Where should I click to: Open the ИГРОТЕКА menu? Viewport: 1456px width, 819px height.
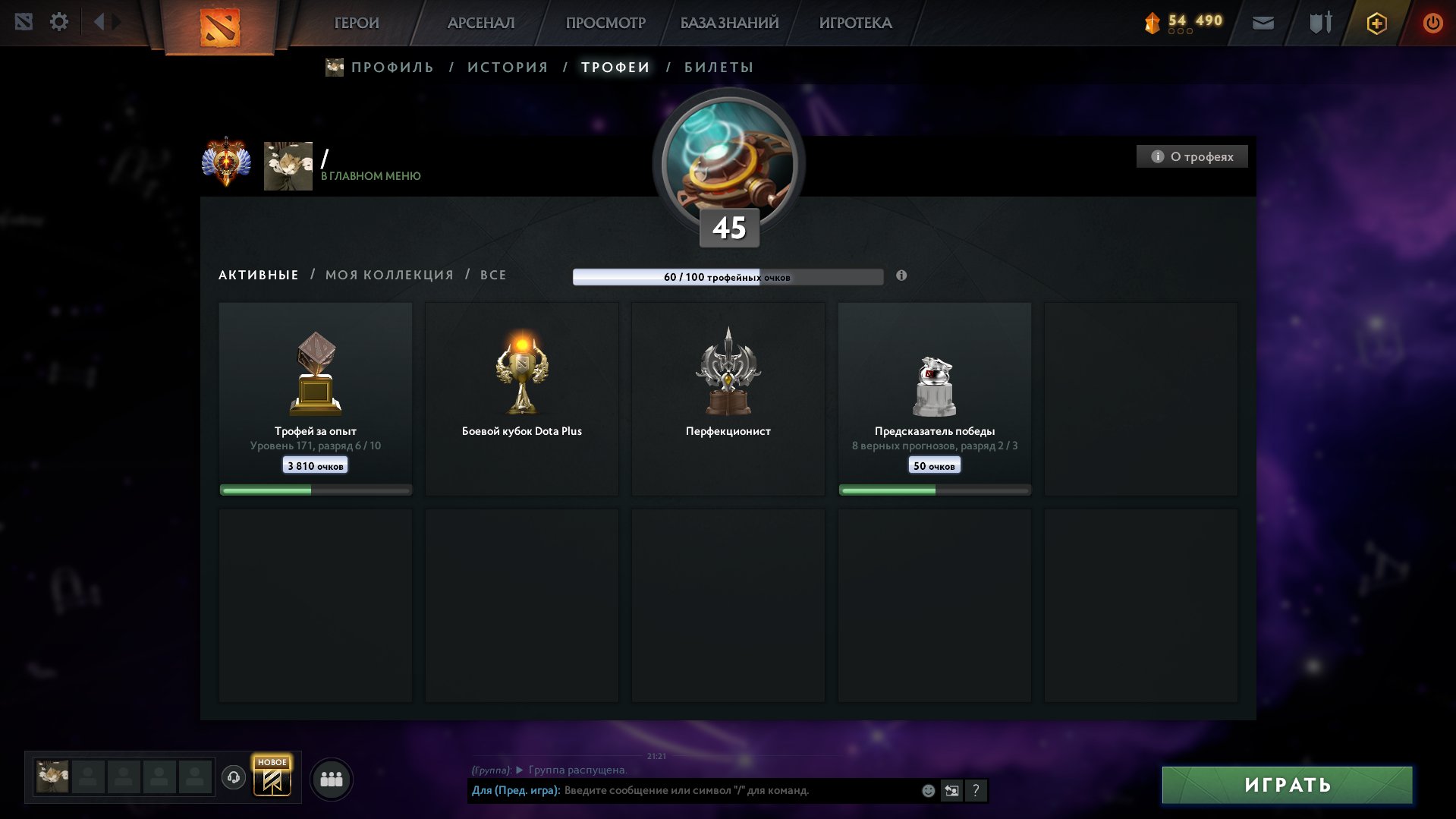[x=855, y=23]
